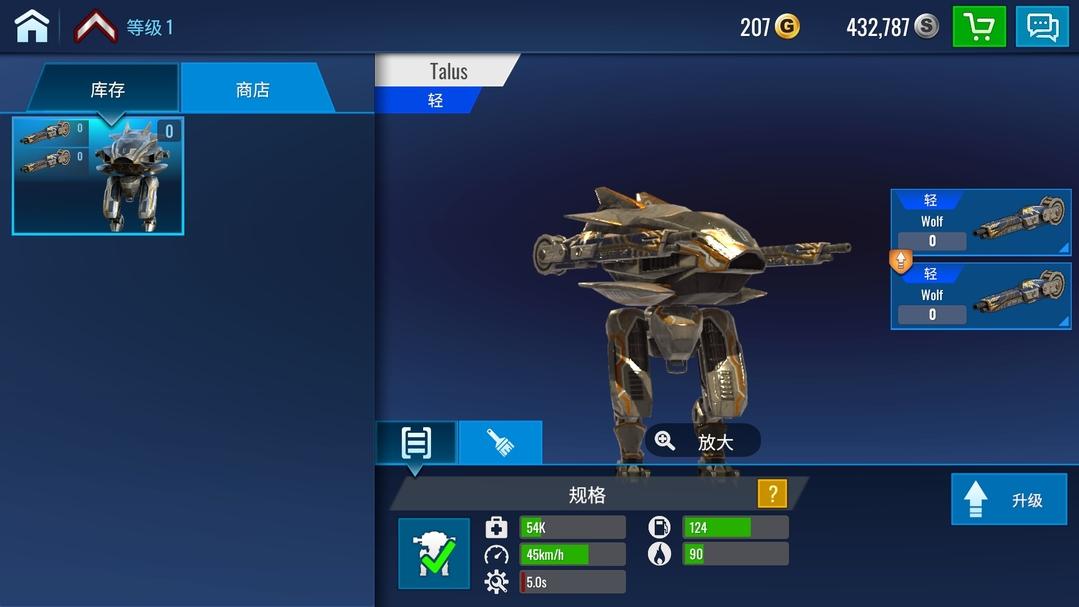The image size is (1079, 607).
Task: Select the lower Wolf weapon slot
Action: 981,296
